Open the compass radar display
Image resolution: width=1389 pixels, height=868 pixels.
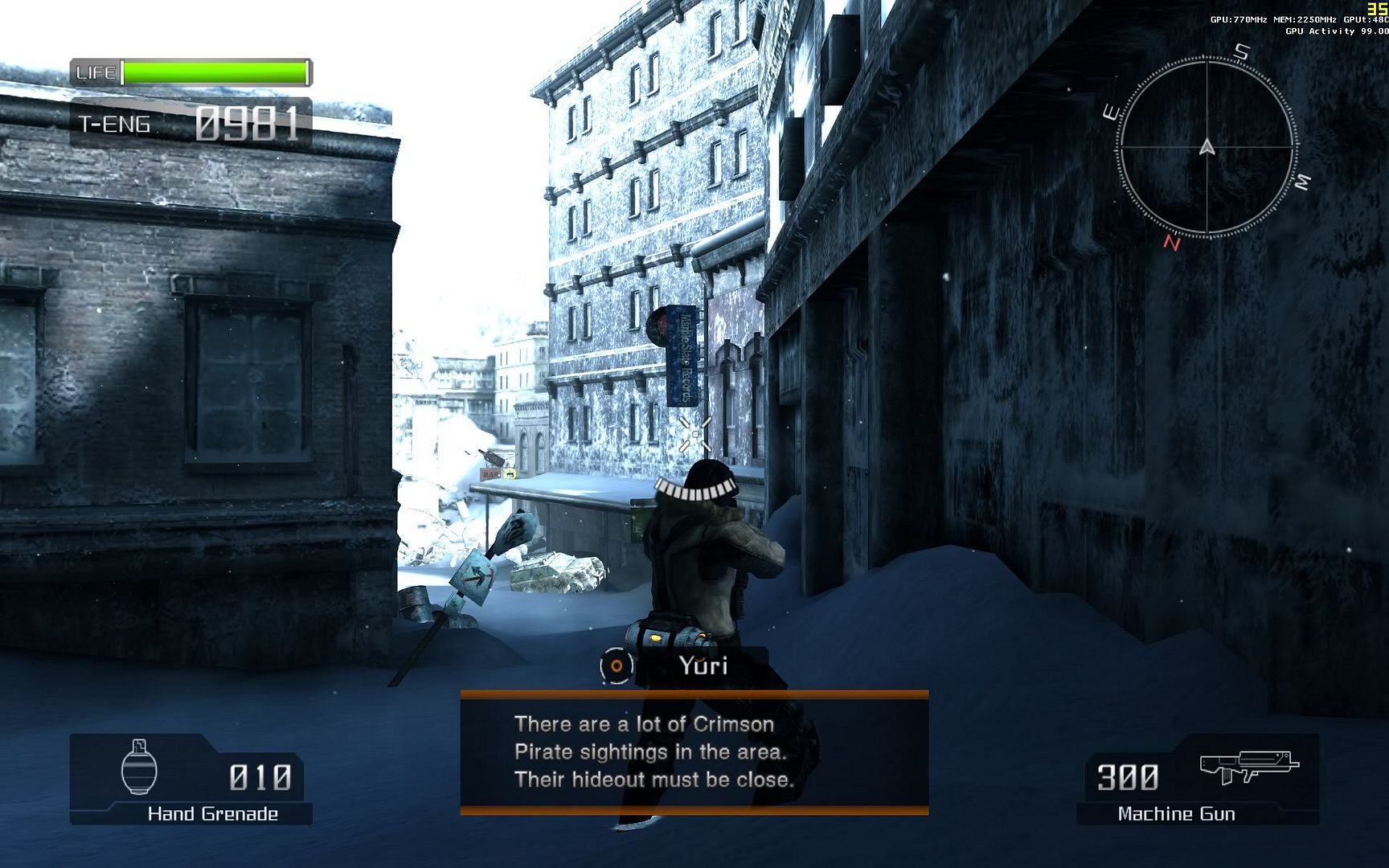tap(1207, 148)
